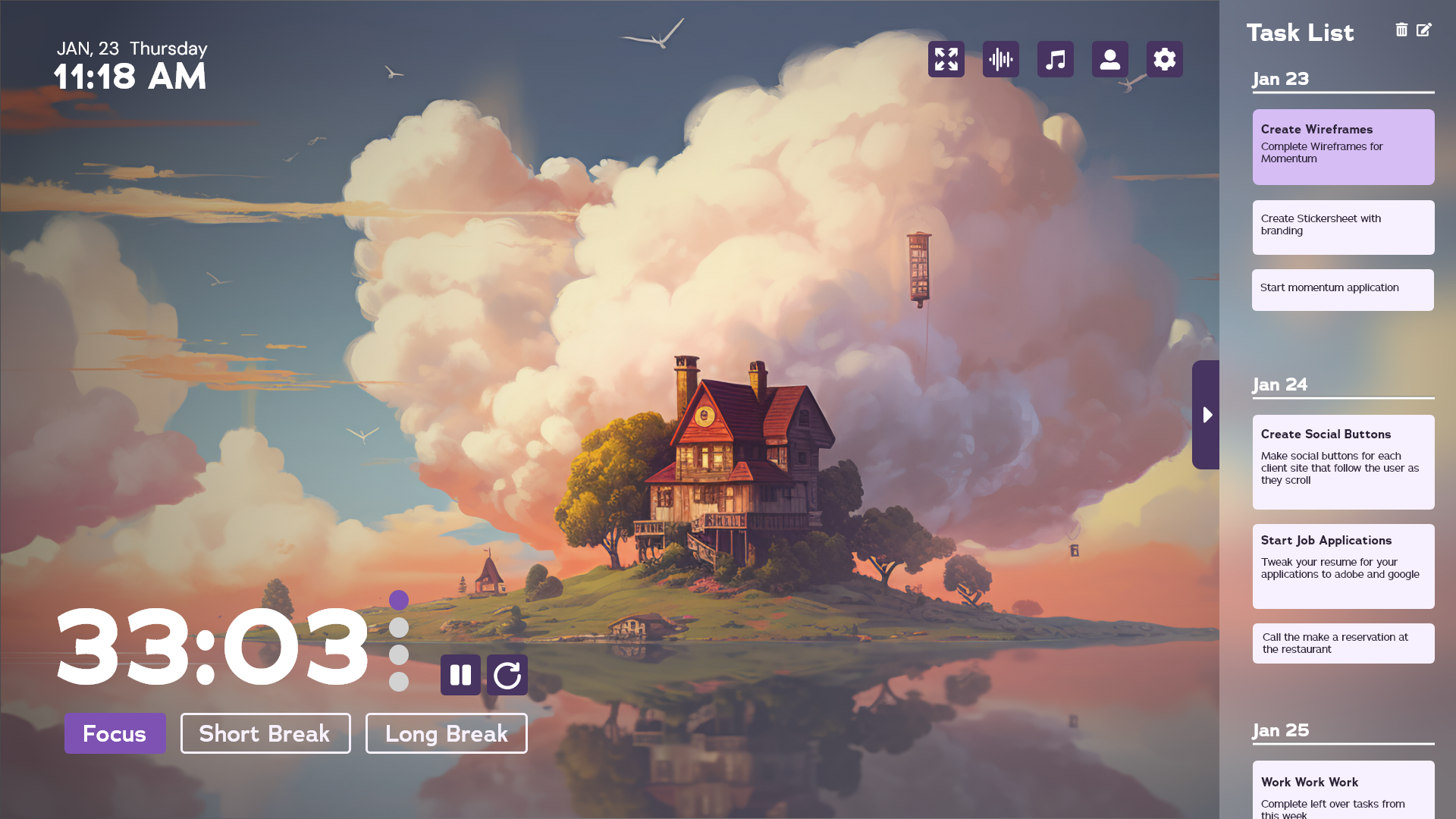1456x819 pixels.
Task: Collapse the Task List panel arrow
Action: (x=1207, y=415)
